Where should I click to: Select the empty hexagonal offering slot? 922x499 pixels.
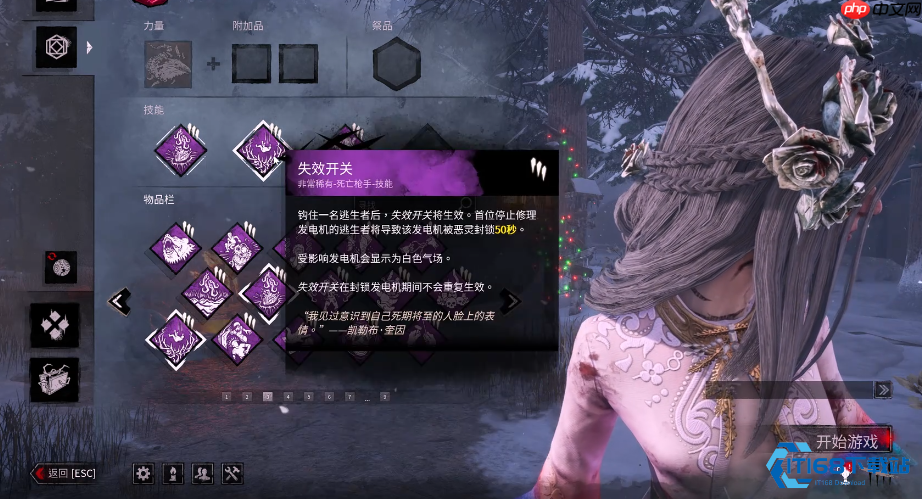point(396,65)
